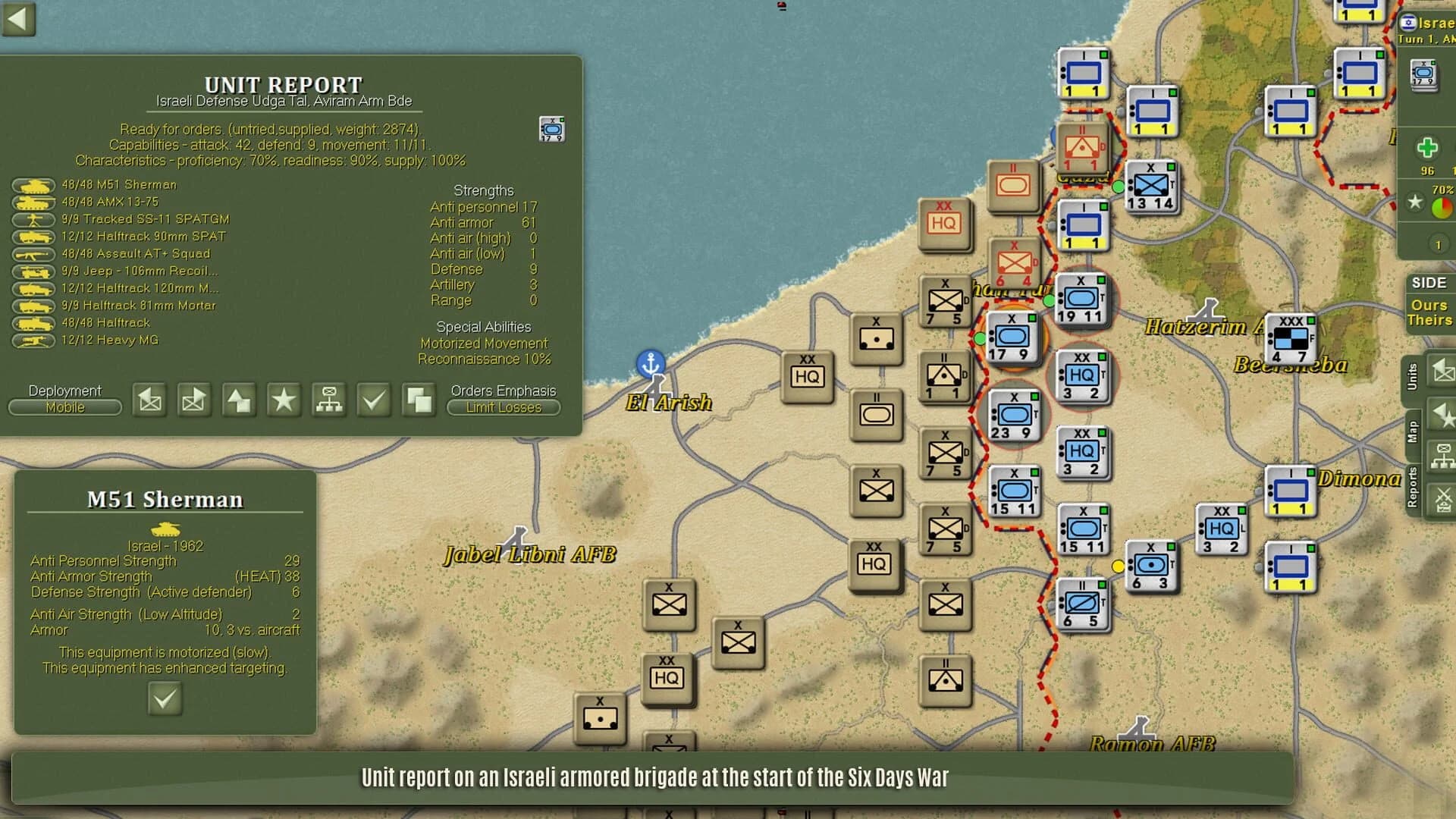Click the Limit Losses orders emphasis button
The width and height of the screenshot is (1456, 819).
click(503, 408)
